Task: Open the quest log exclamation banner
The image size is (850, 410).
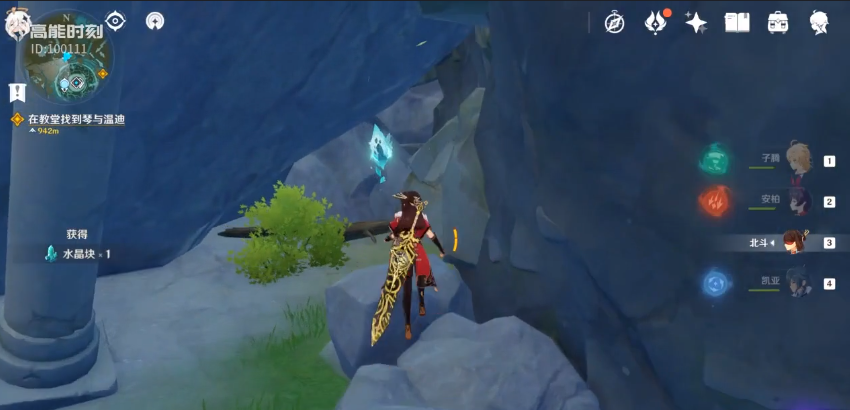Action: [17, 93]
